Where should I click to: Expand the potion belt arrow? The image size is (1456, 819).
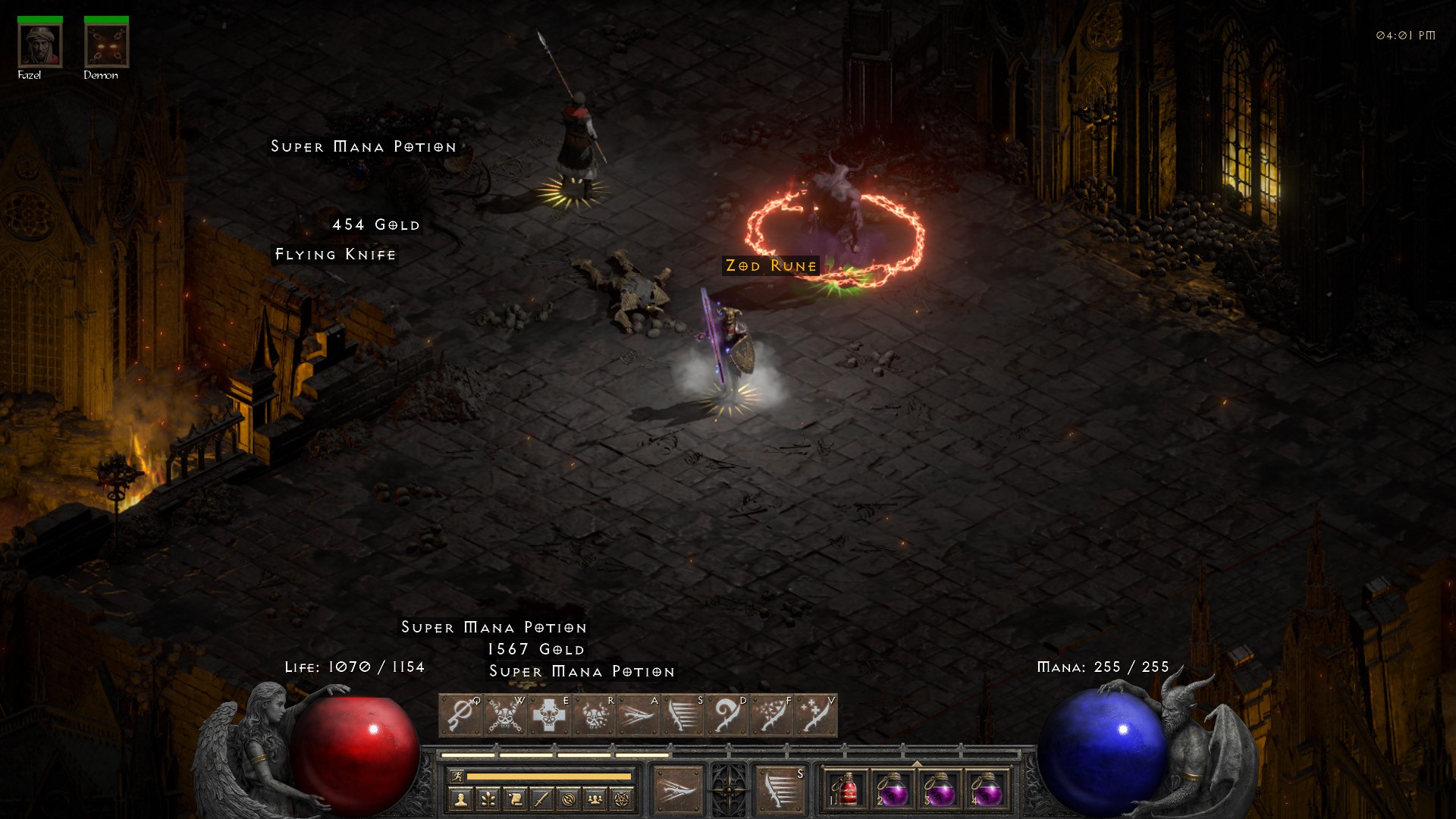[x=917, y=764]
